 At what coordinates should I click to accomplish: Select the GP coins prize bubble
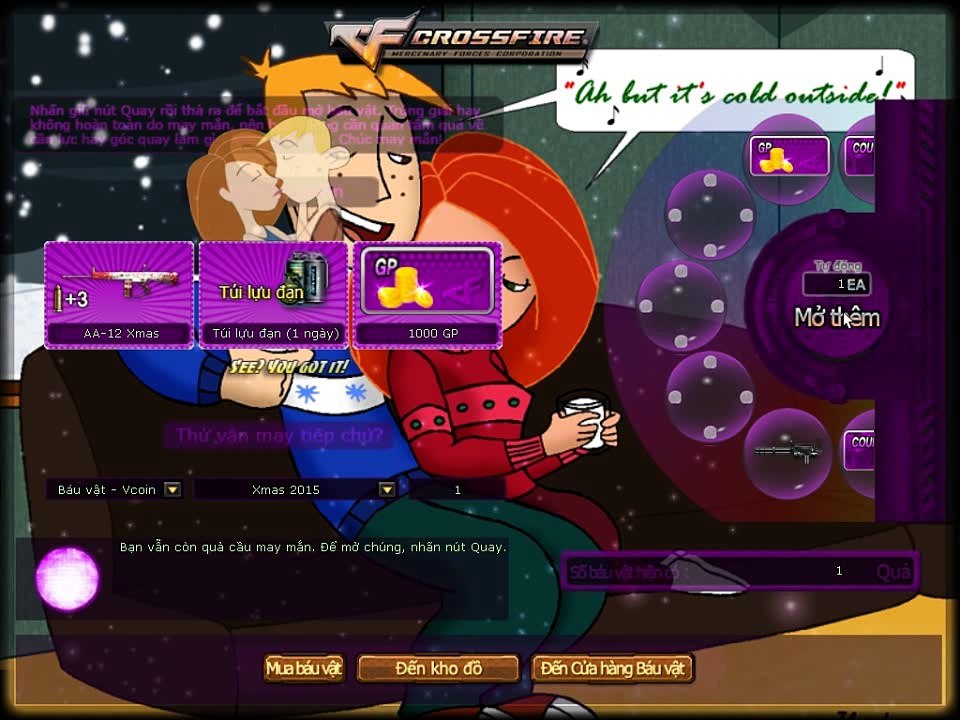tap(790, 156)
